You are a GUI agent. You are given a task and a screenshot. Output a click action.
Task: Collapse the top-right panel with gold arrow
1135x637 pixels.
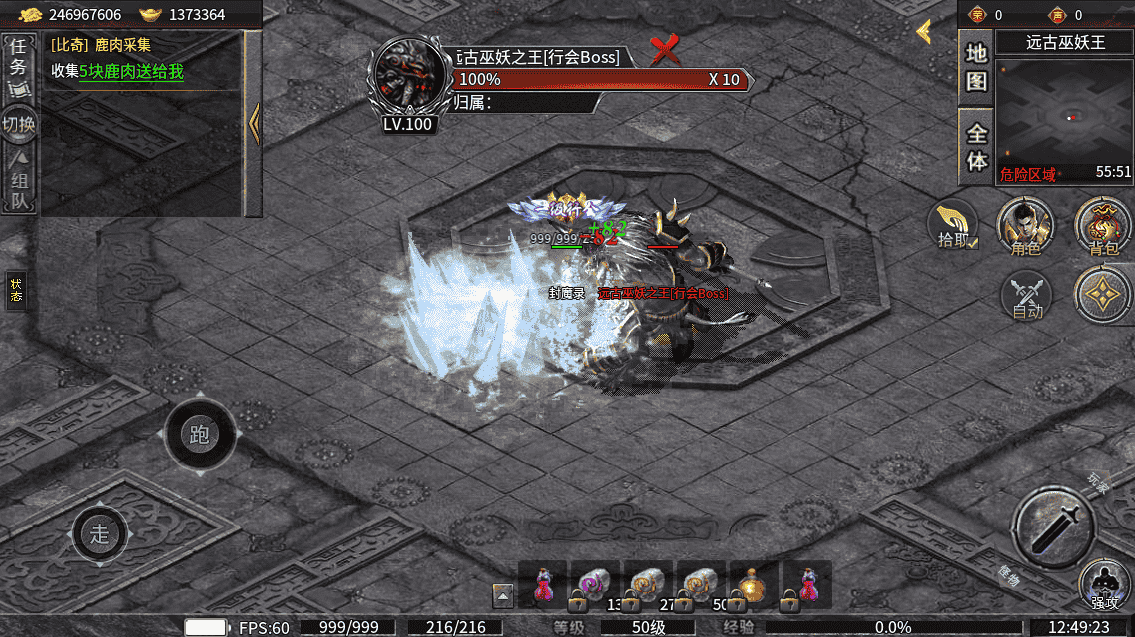(924, 32)
